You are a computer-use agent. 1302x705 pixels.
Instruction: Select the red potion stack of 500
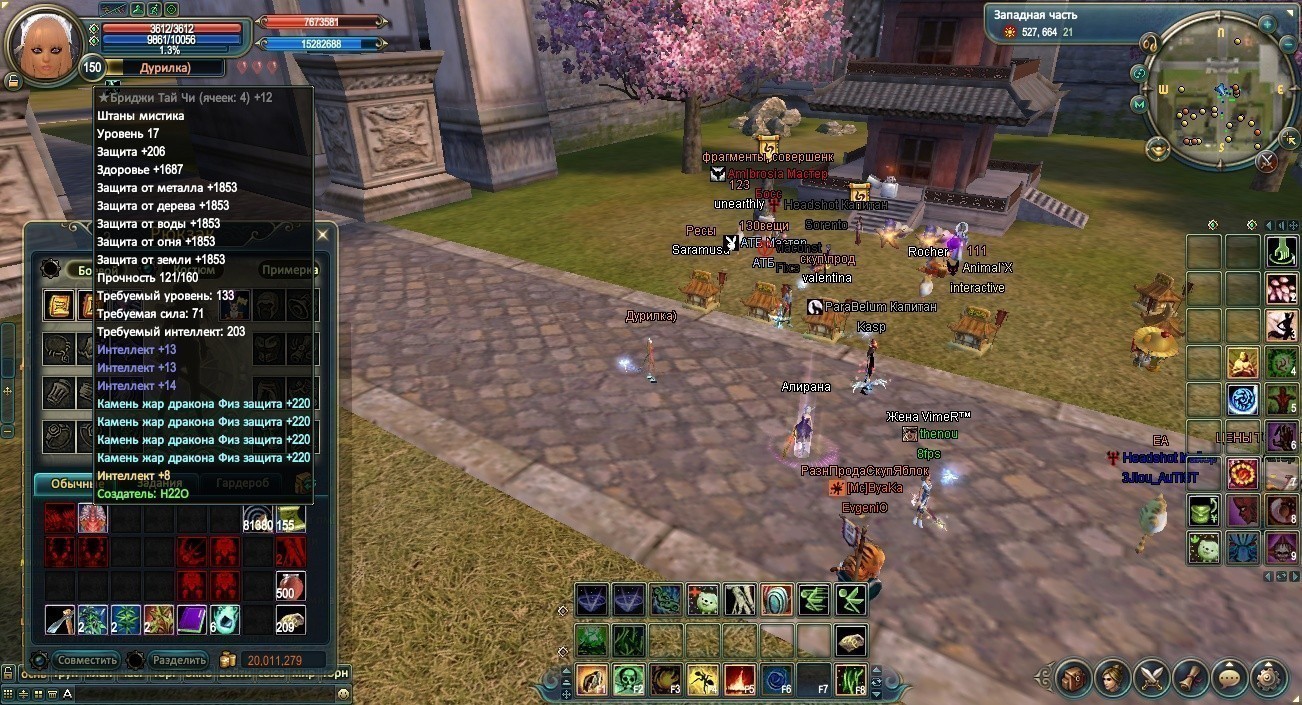coord(290,586)
